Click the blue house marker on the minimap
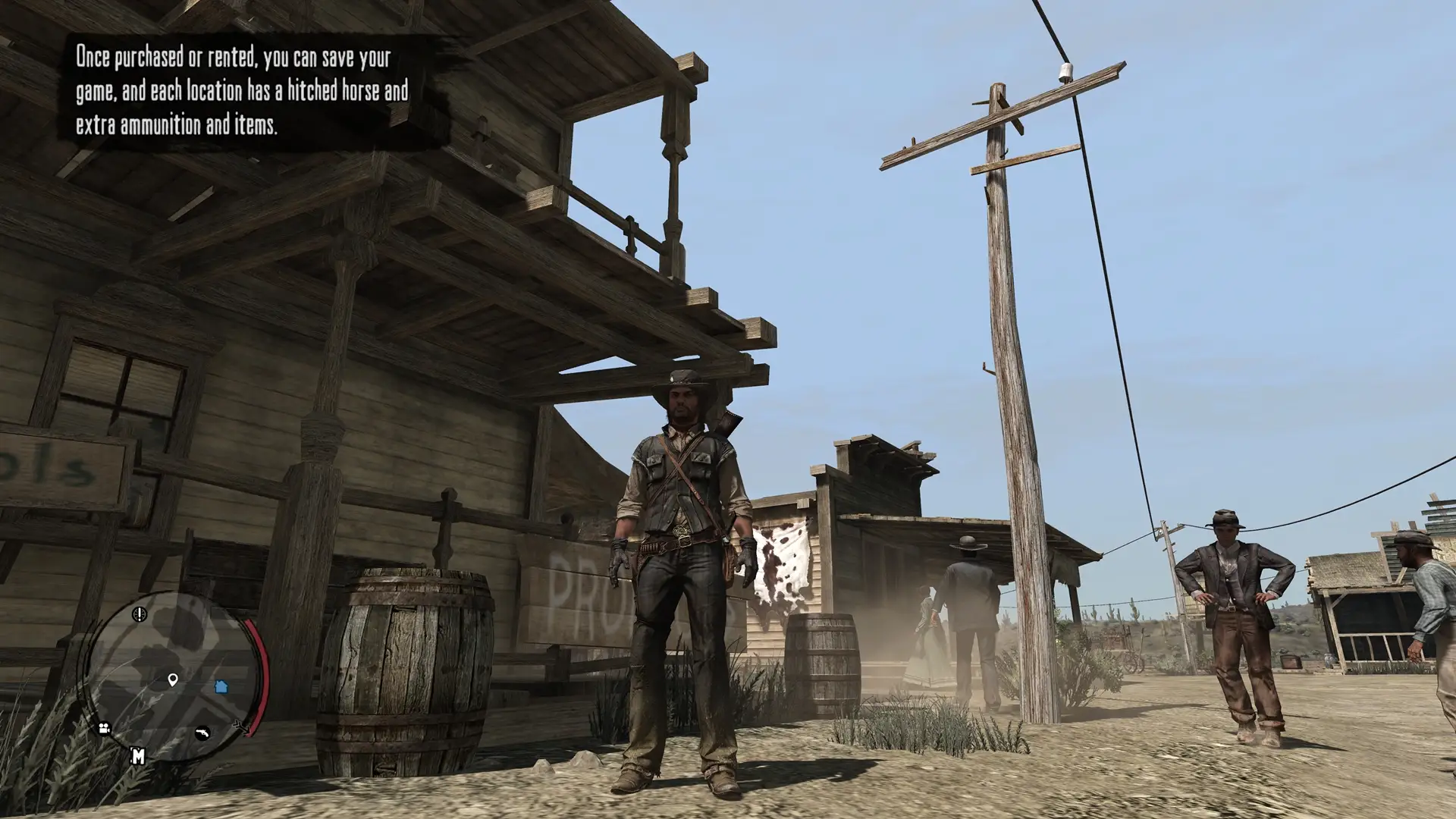The height and width of the screenshot is (819, 1456). pos(221,686)
